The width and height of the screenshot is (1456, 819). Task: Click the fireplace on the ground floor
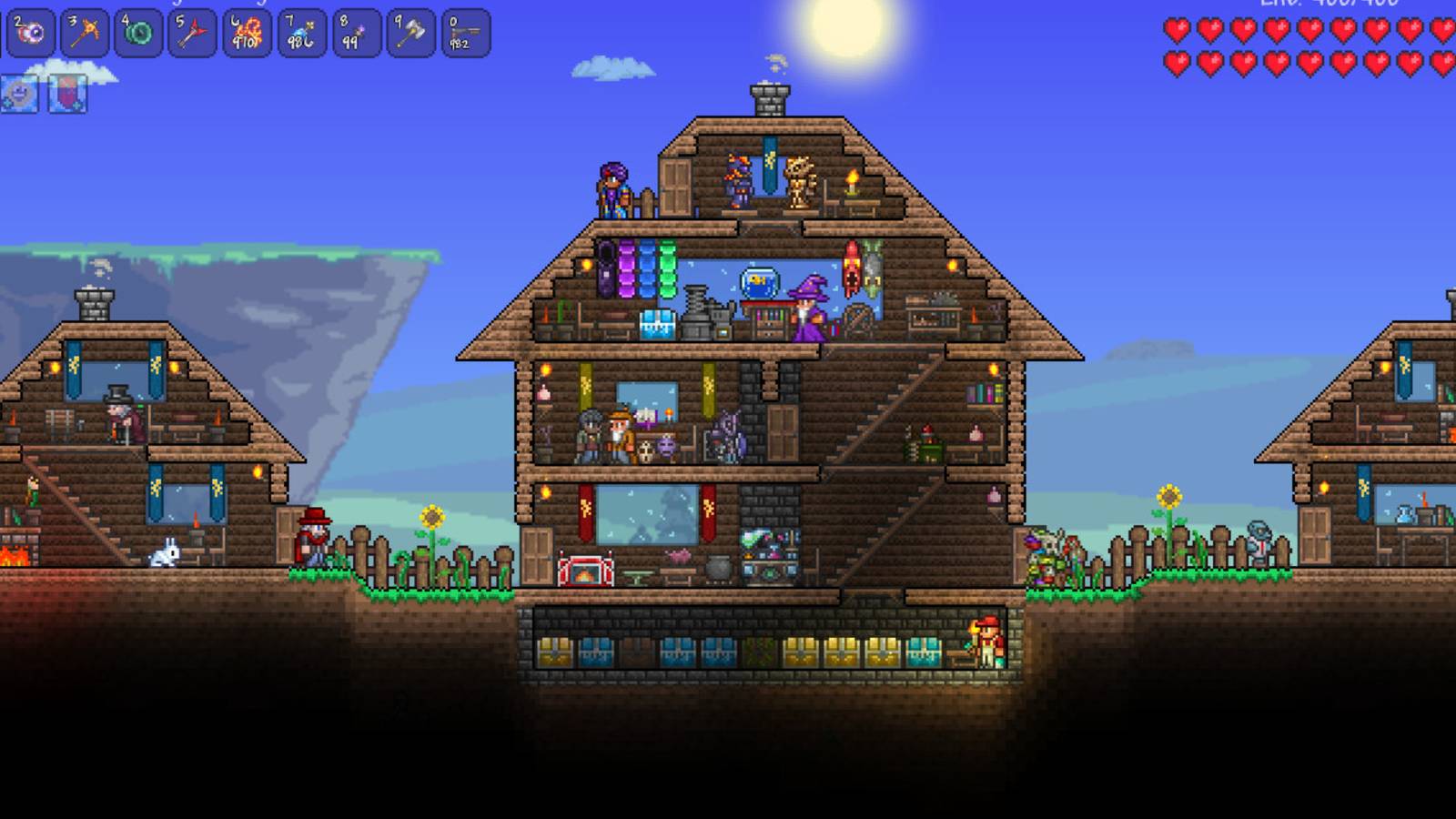click(x=587, y=569)
